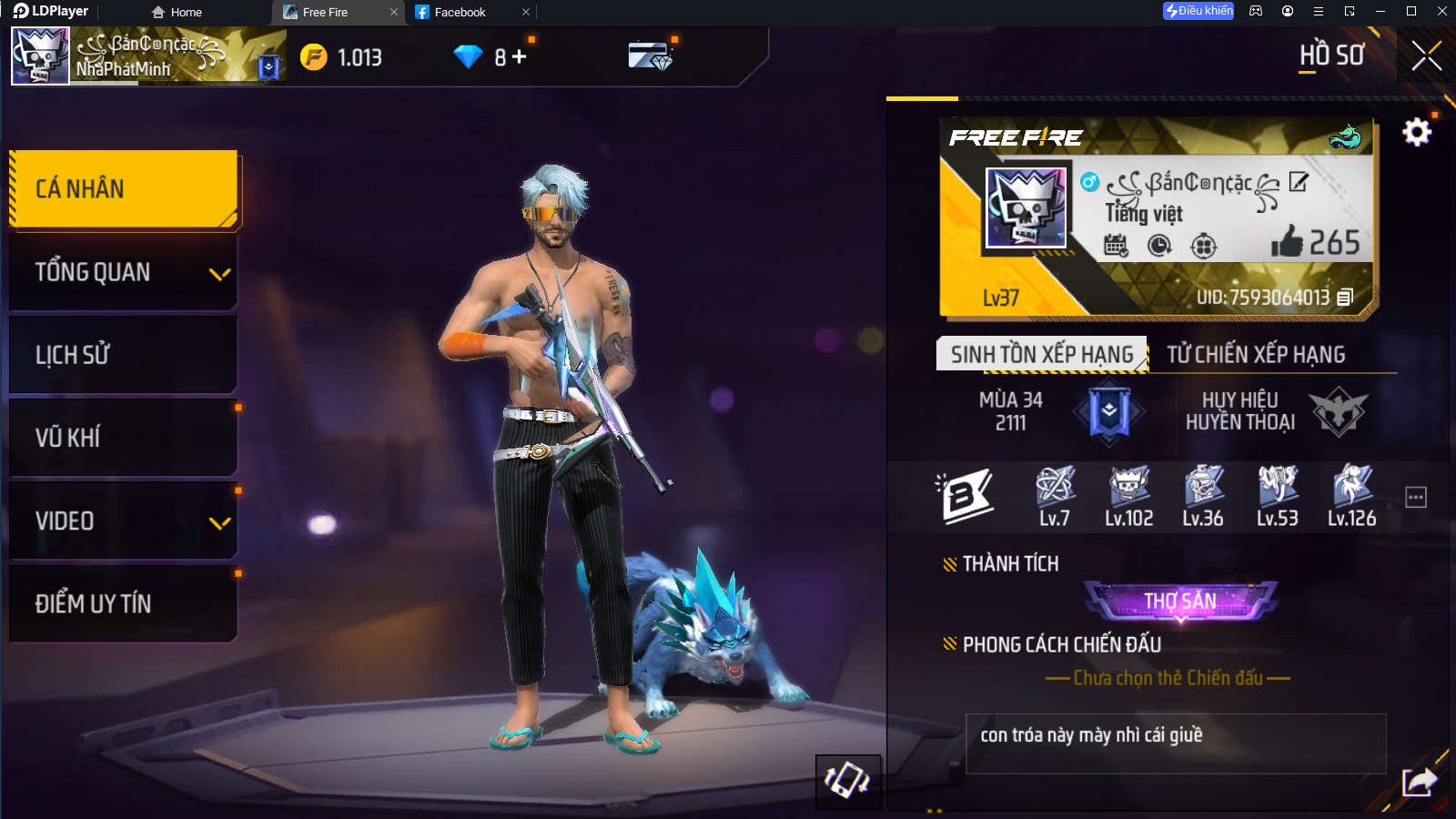Screen dimensions: 1456x819
Task: Select the THỢ SĂN achievement title
Action: (x=1180, y=601)
